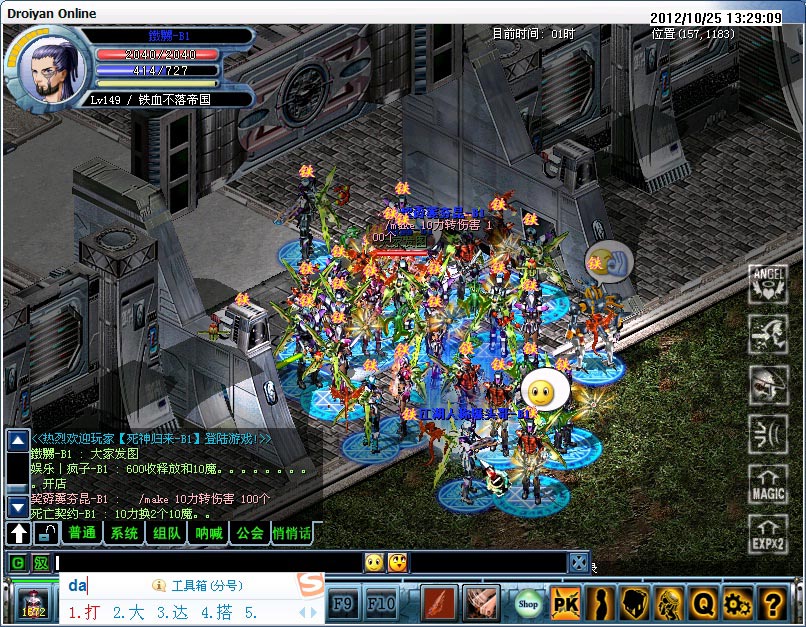This screenshot has height=627, width=806.
Task: Show the 公会 guild chat tab
Action: [250, 533]
